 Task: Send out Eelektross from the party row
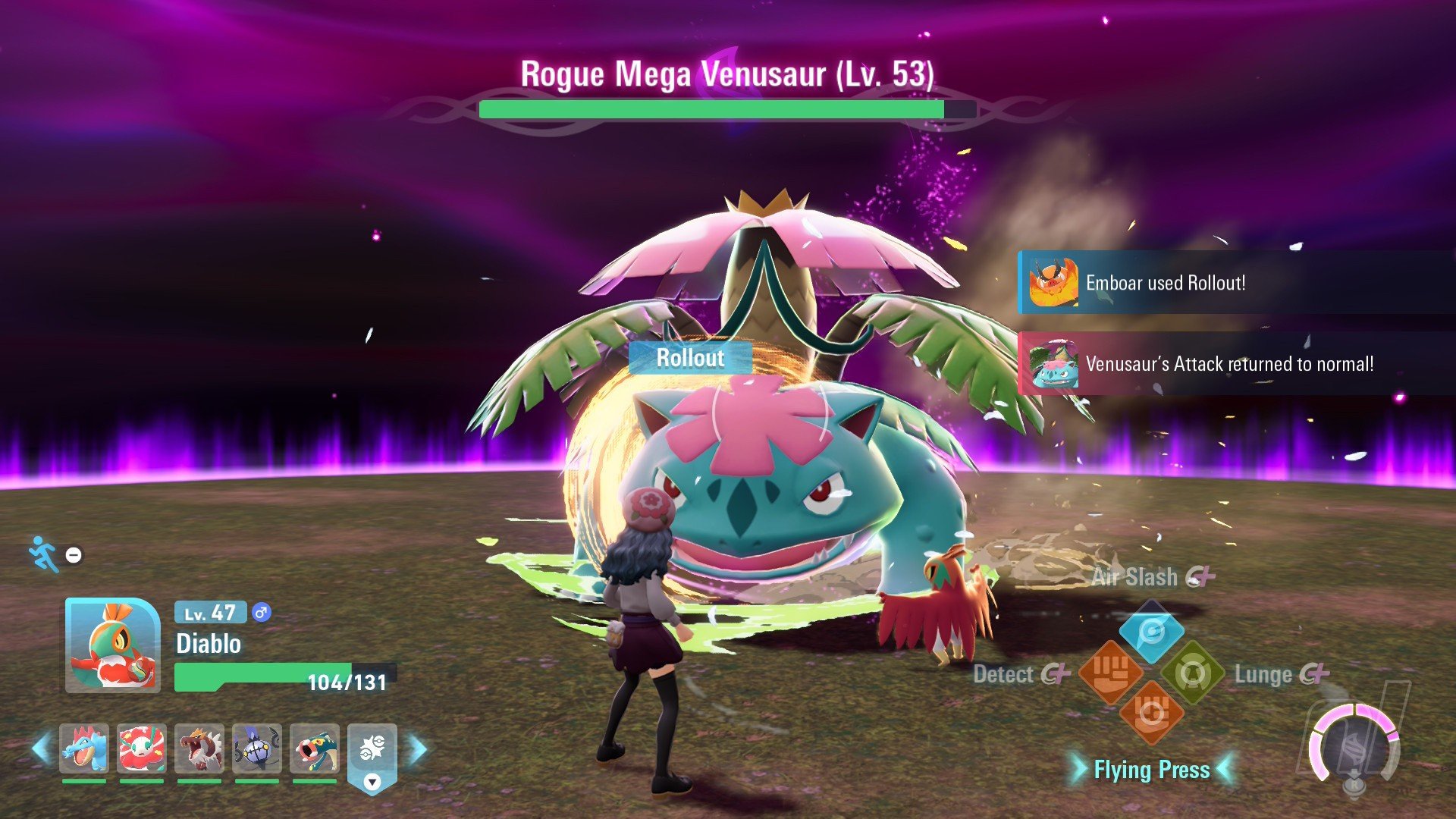pyautogui.click(x=315, y=748)
